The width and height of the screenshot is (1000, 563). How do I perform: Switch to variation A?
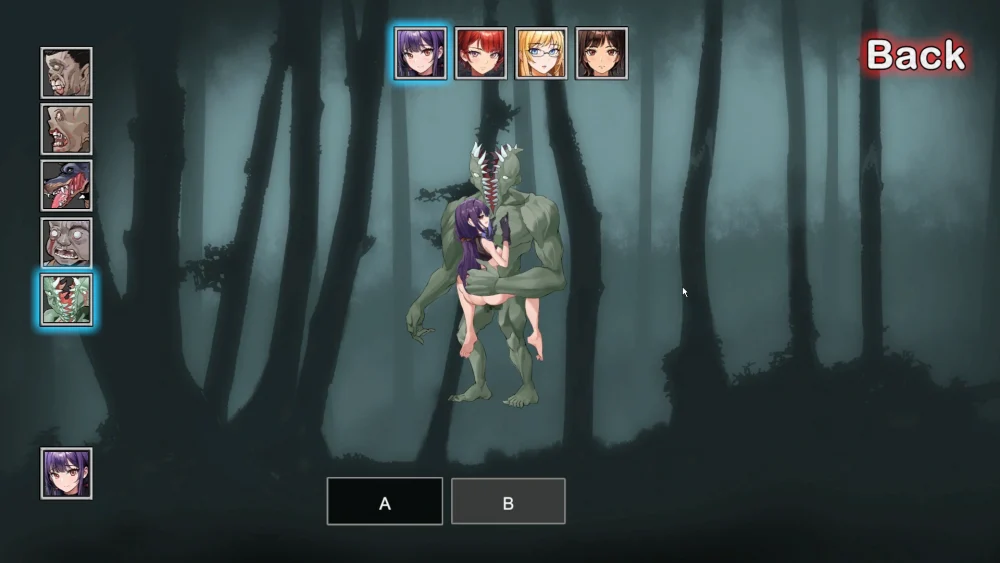(385, 501)
